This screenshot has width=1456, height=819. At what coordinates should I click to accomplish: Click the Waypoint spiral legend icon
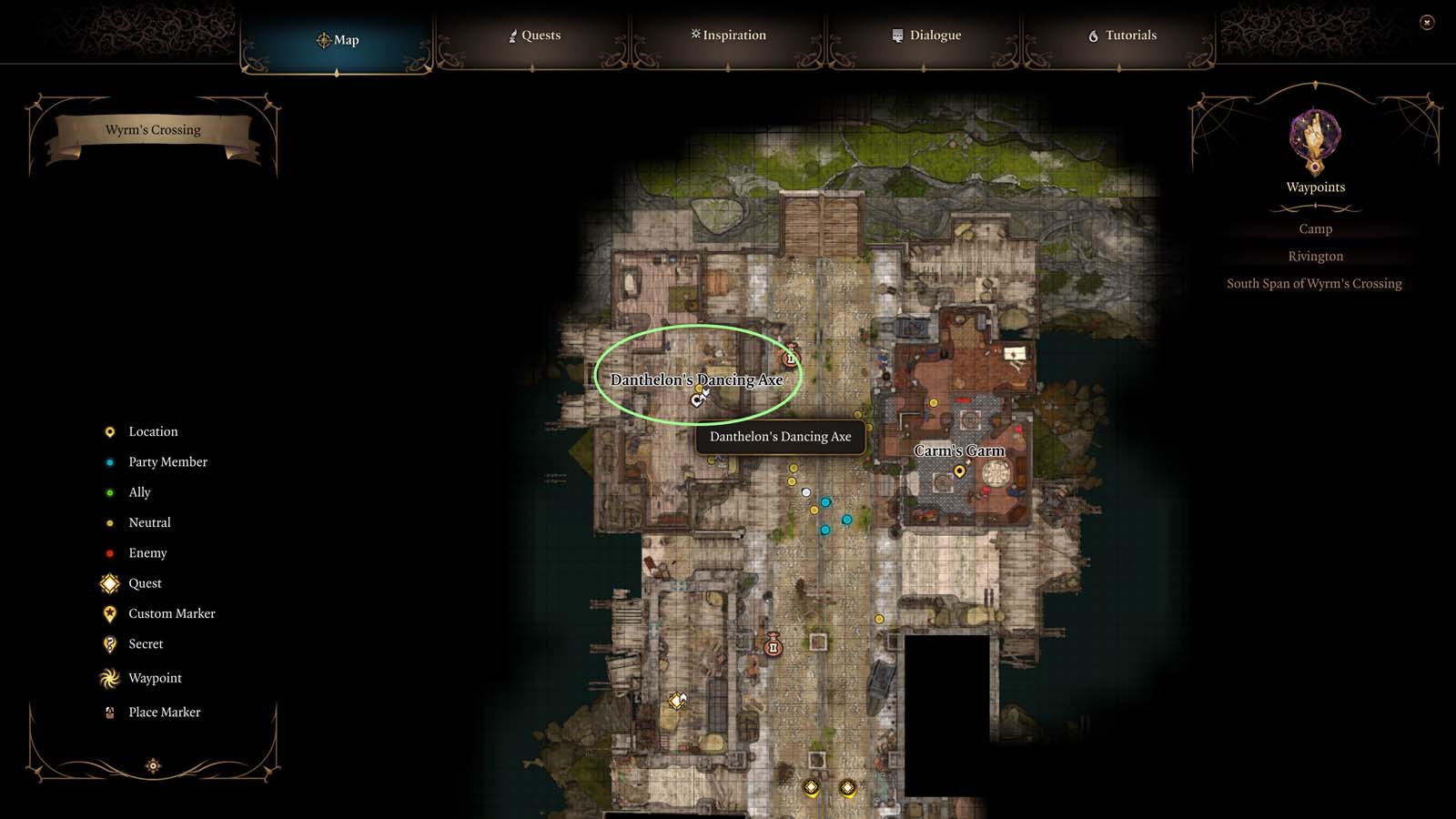pyautogui.click(x=109, y=678)
